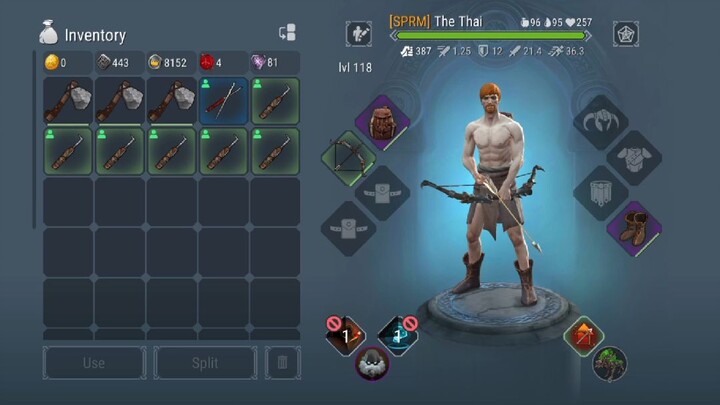Click the Use button
The height and width of the screenshot is (405, 720).
93,363
